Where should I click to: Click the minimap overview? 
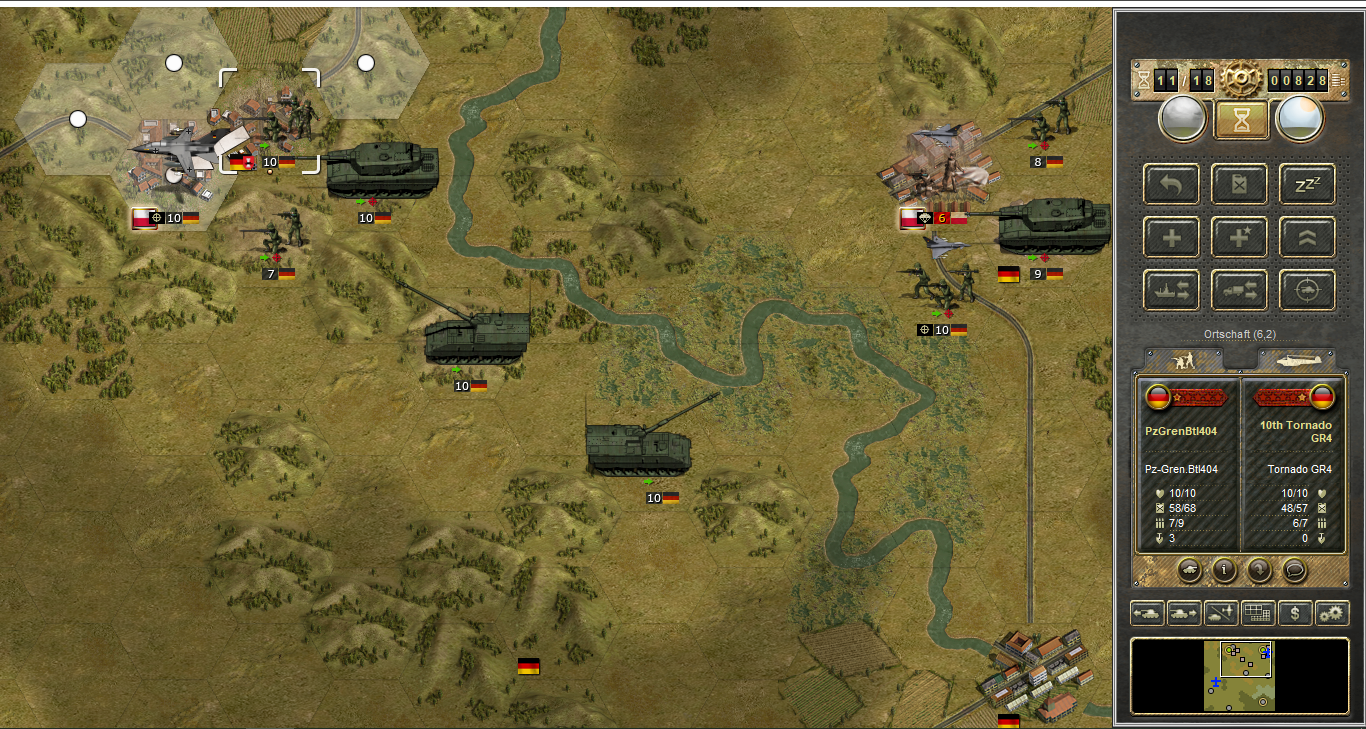tap(1240, 676)
